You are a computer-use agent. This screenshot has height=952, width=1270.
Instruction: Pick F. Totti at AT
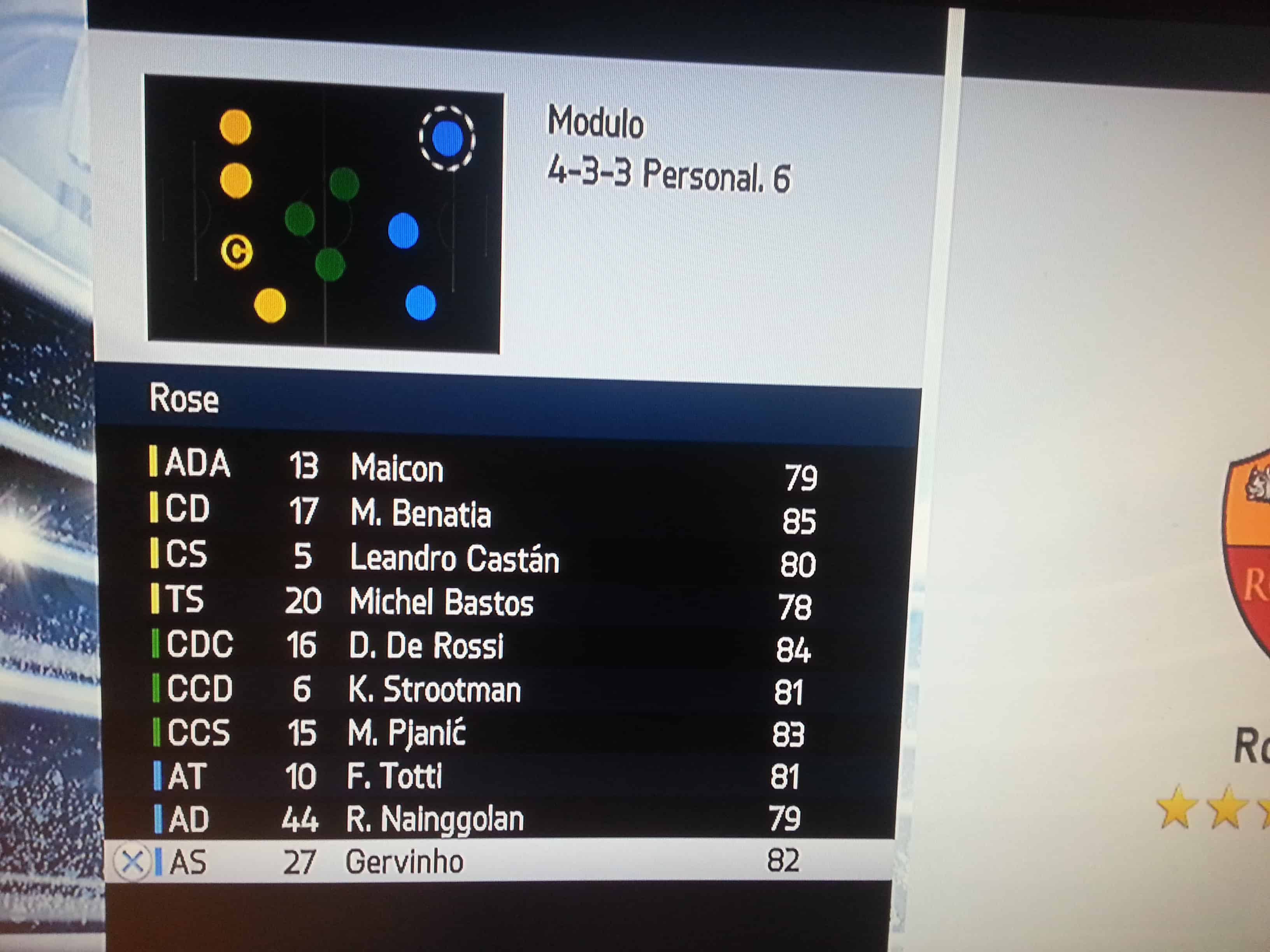pos(395,776)
